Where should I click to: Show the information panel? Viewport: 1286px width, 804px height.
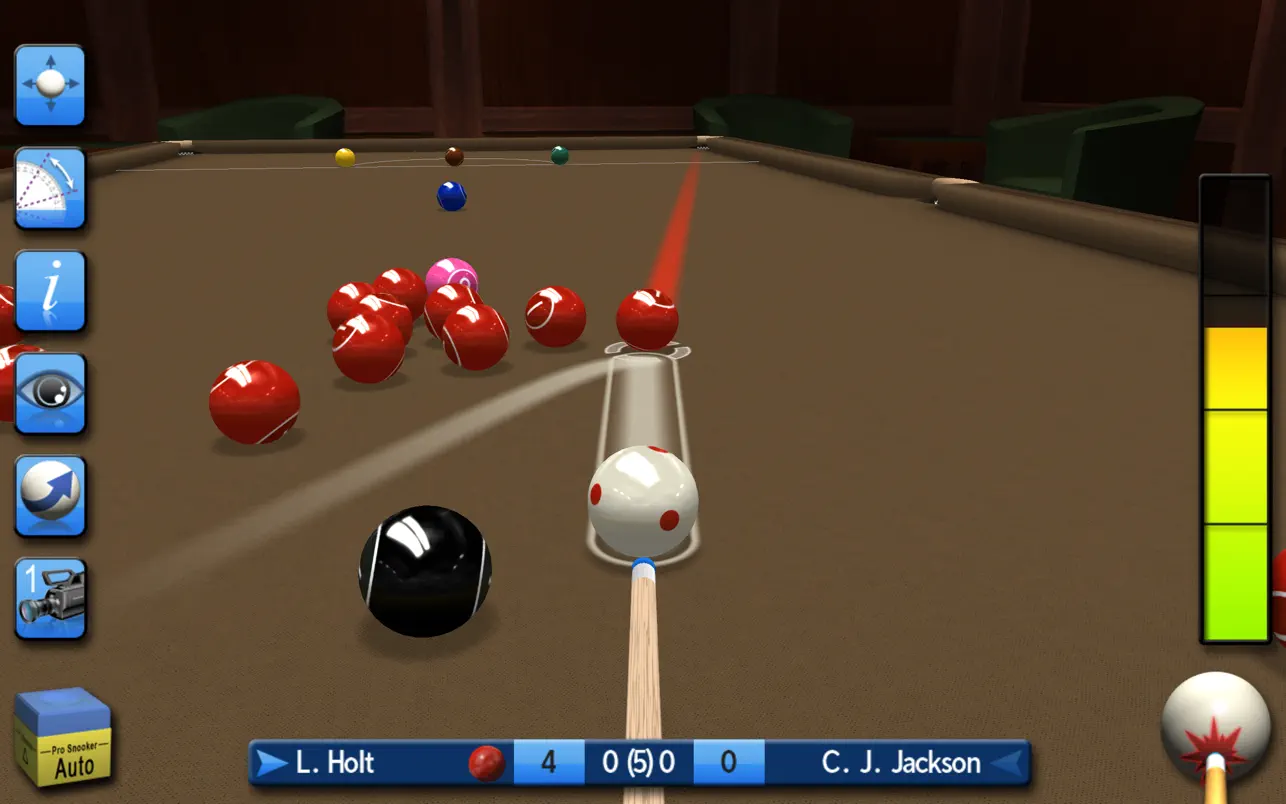pos(50,291)
